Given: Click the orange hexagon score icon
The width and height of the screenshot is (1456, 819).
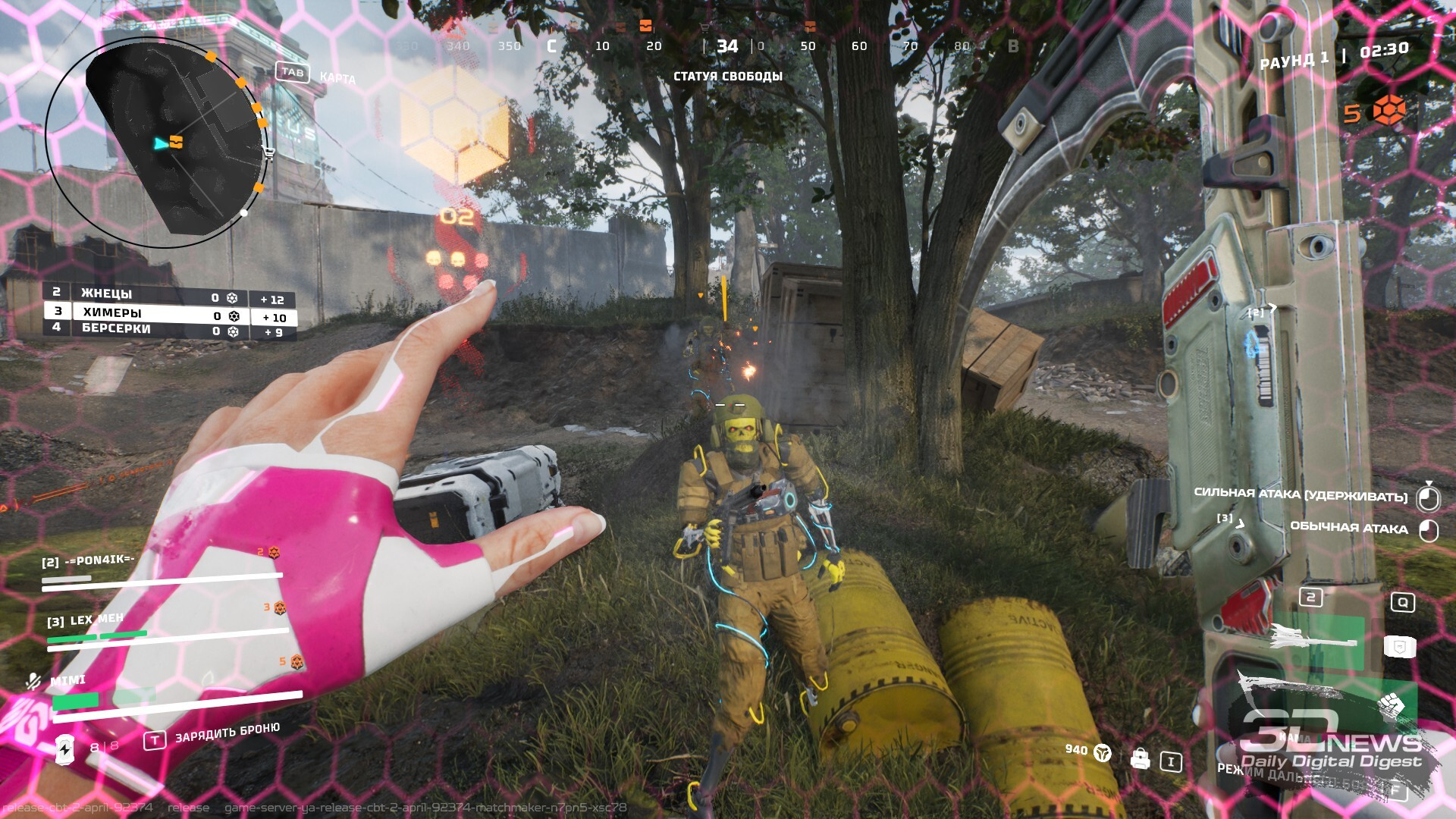Looking at the screenshot, I should click(1389, 111).
